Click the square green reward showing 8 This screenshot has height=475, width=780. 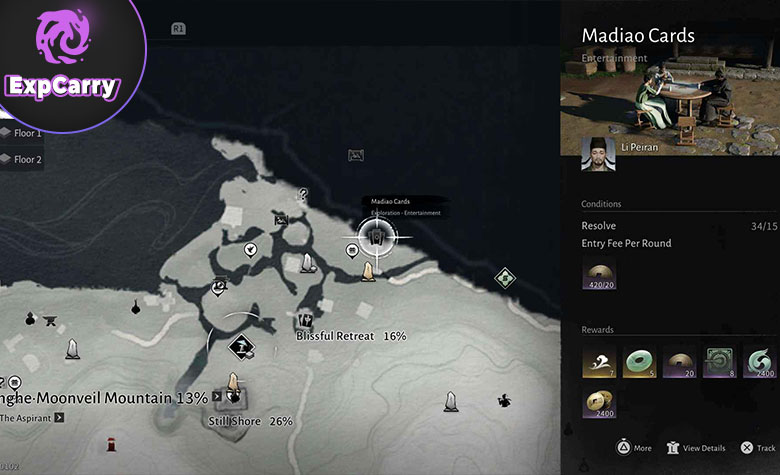coord(719,363)
